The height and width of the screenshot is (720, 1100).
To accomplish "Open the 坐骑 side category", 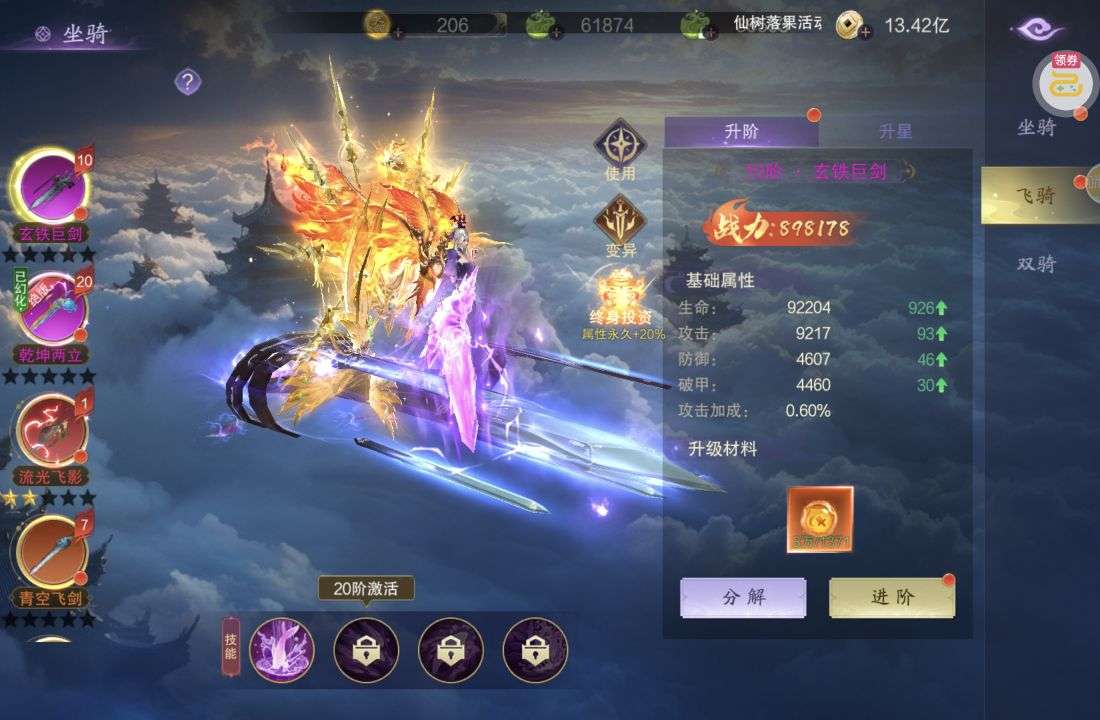I will [x=1036, y=127].
